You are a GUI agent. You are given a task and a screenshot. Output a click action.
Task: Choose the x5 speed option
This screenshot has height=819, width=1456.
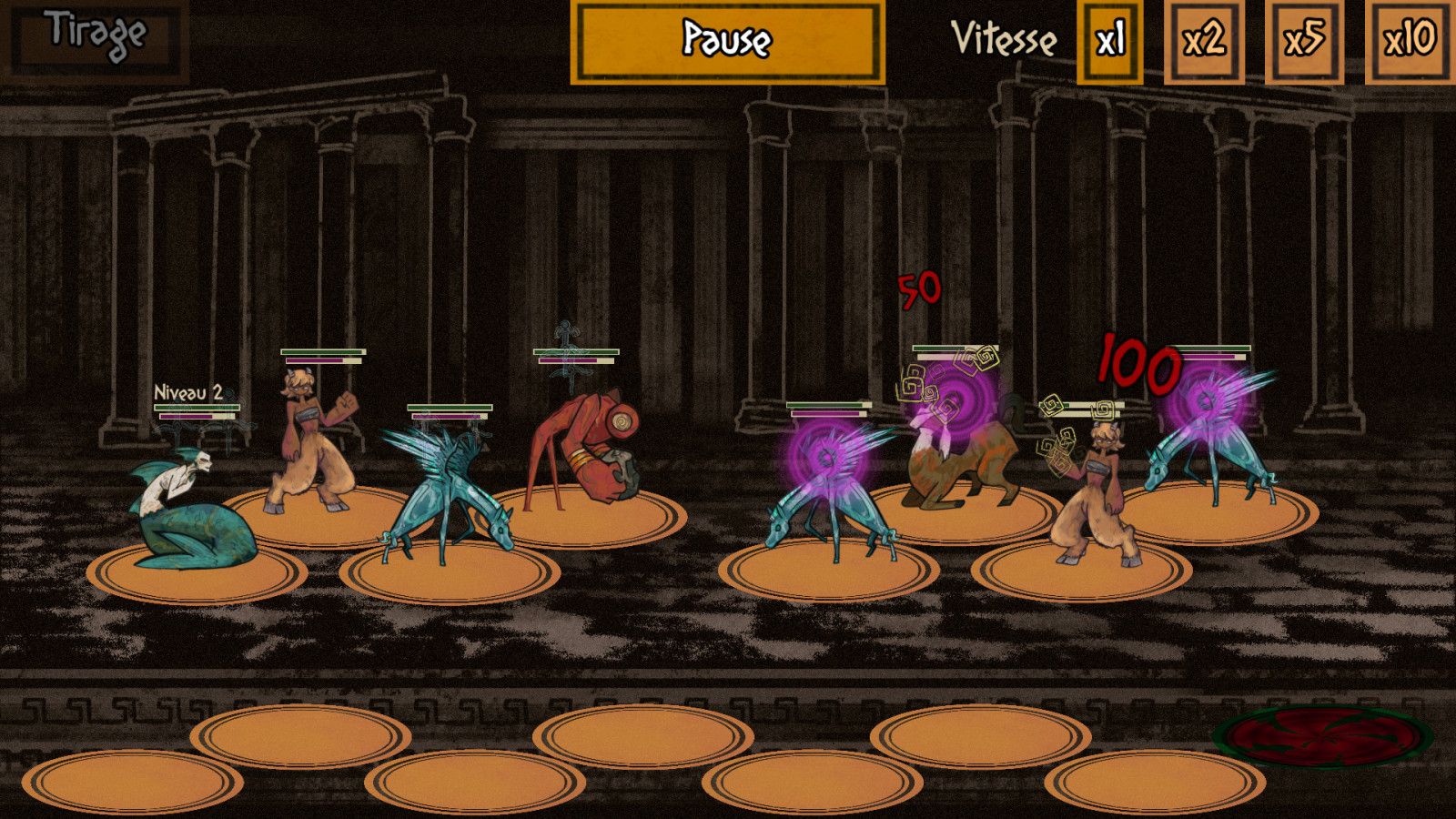1304,42
